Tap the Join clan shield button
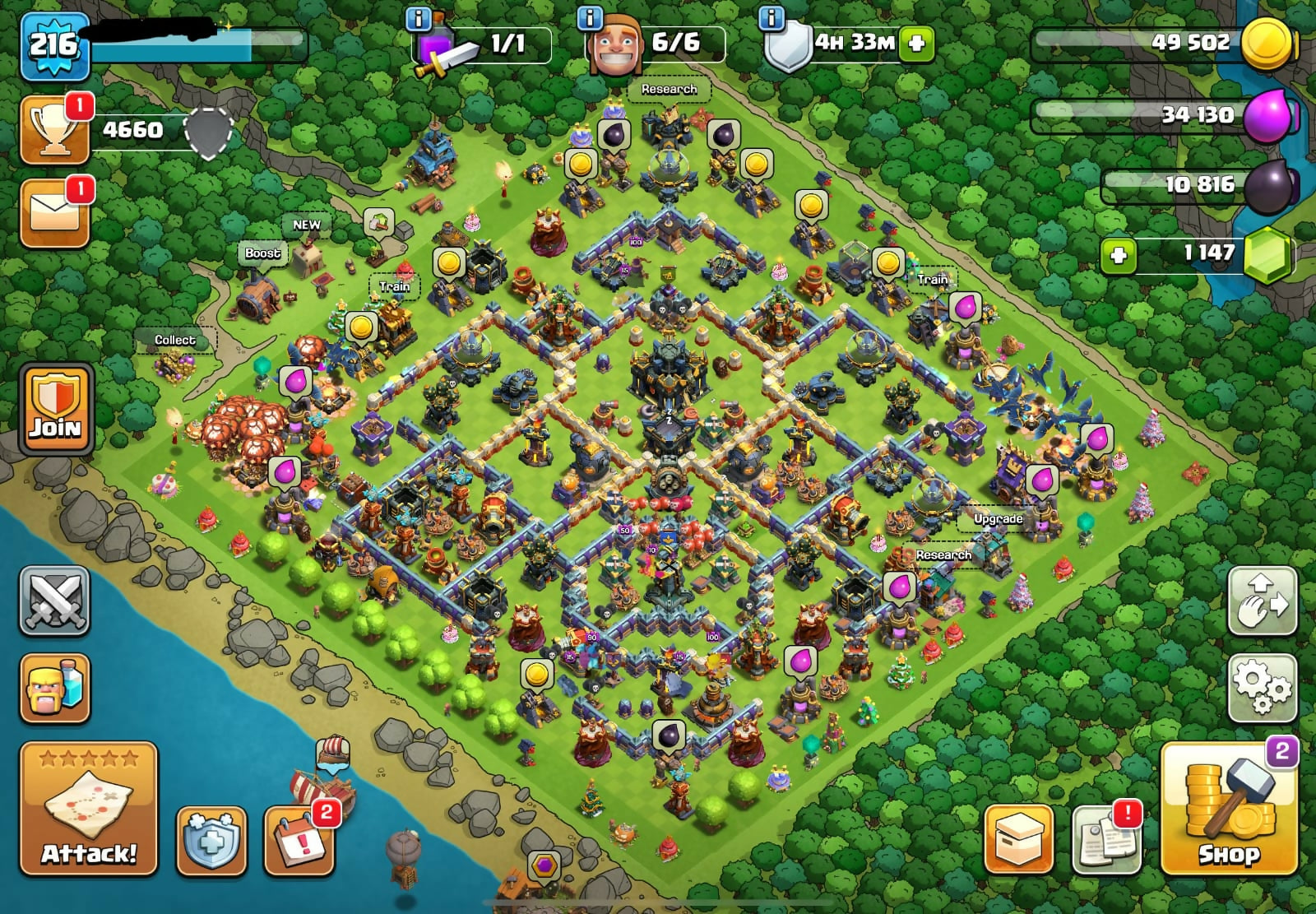The image size is (1316, 914). (56, 409)
